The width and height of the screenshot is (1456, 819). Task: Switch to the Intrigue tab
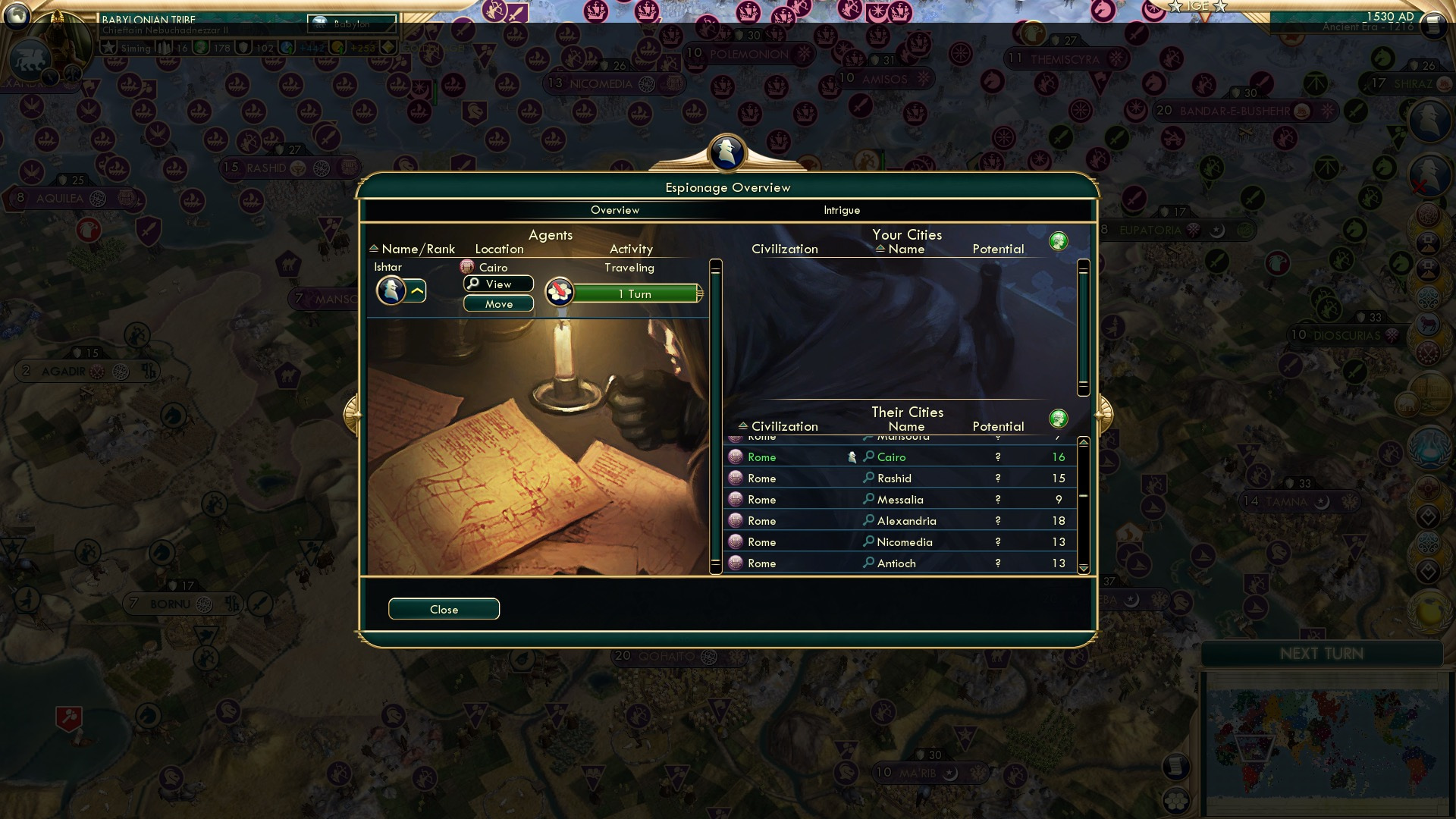pyautogui.click(x=841, y=210)
